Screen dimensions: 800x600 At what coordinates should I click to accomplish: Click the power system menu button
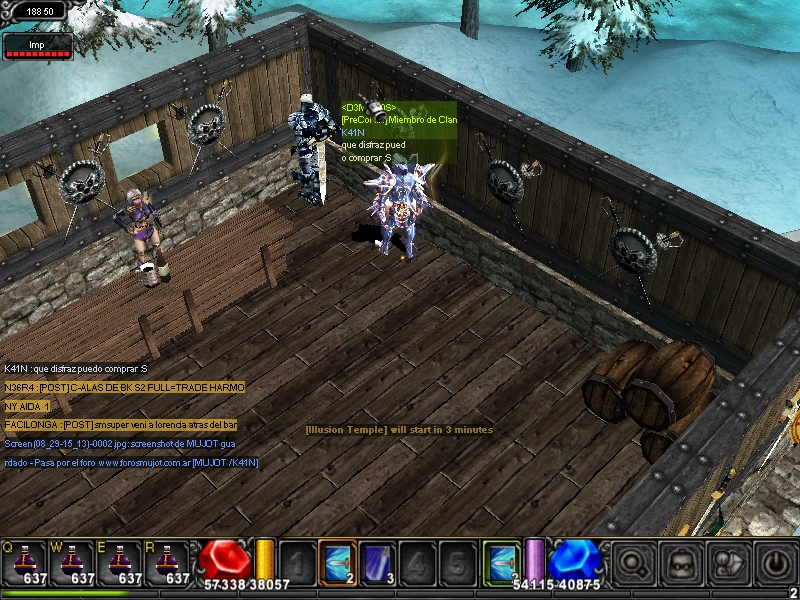click(x=776, y=562)
